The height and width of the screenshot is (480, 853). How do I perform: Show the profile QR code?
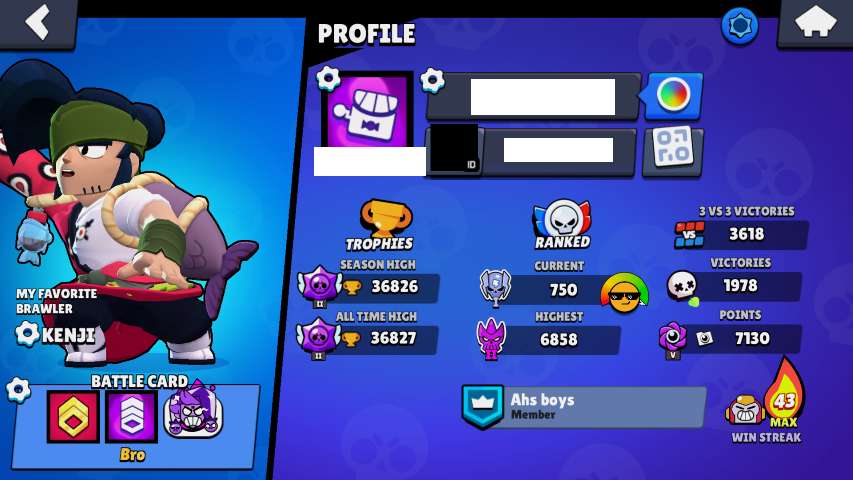point(672,150)
